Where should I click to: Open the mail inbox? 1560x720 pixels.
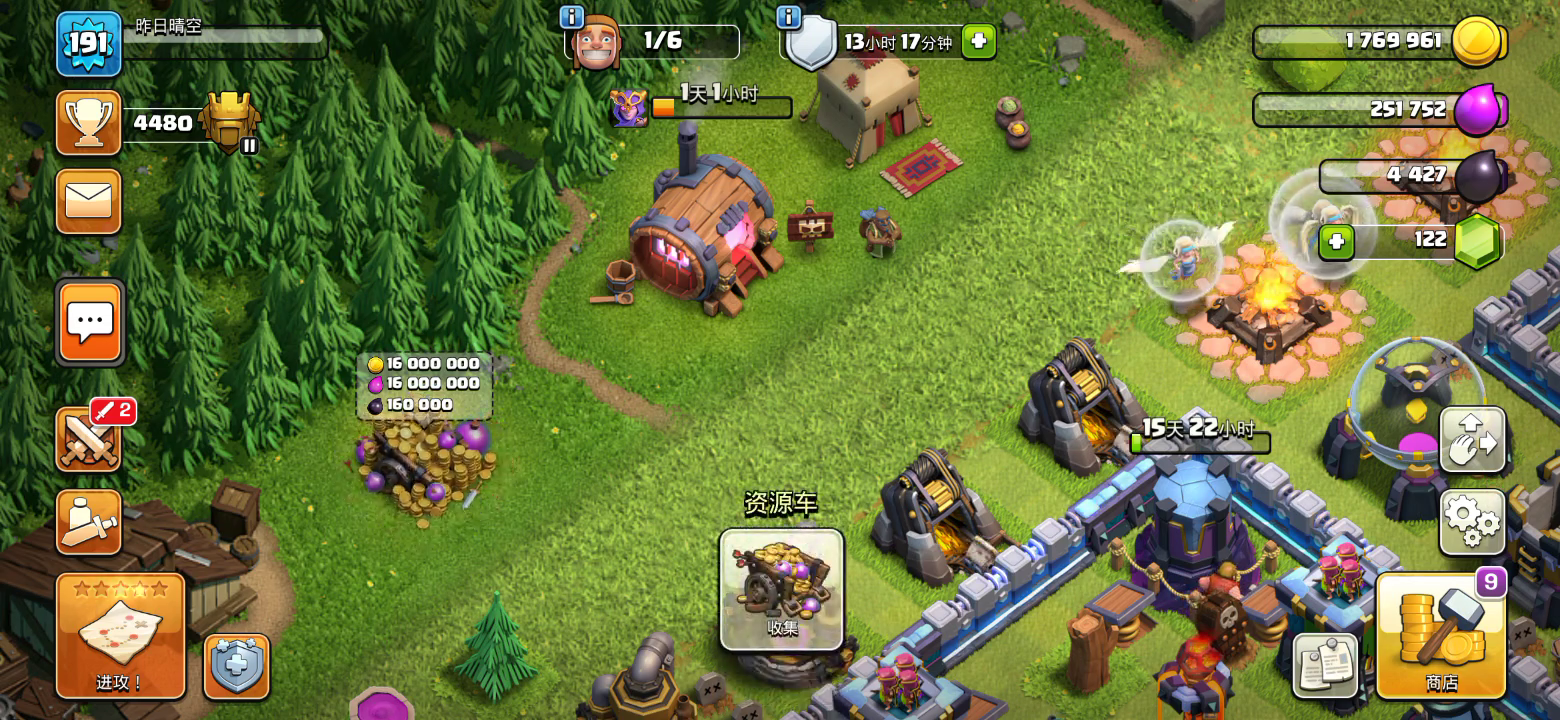coord(89,201)
